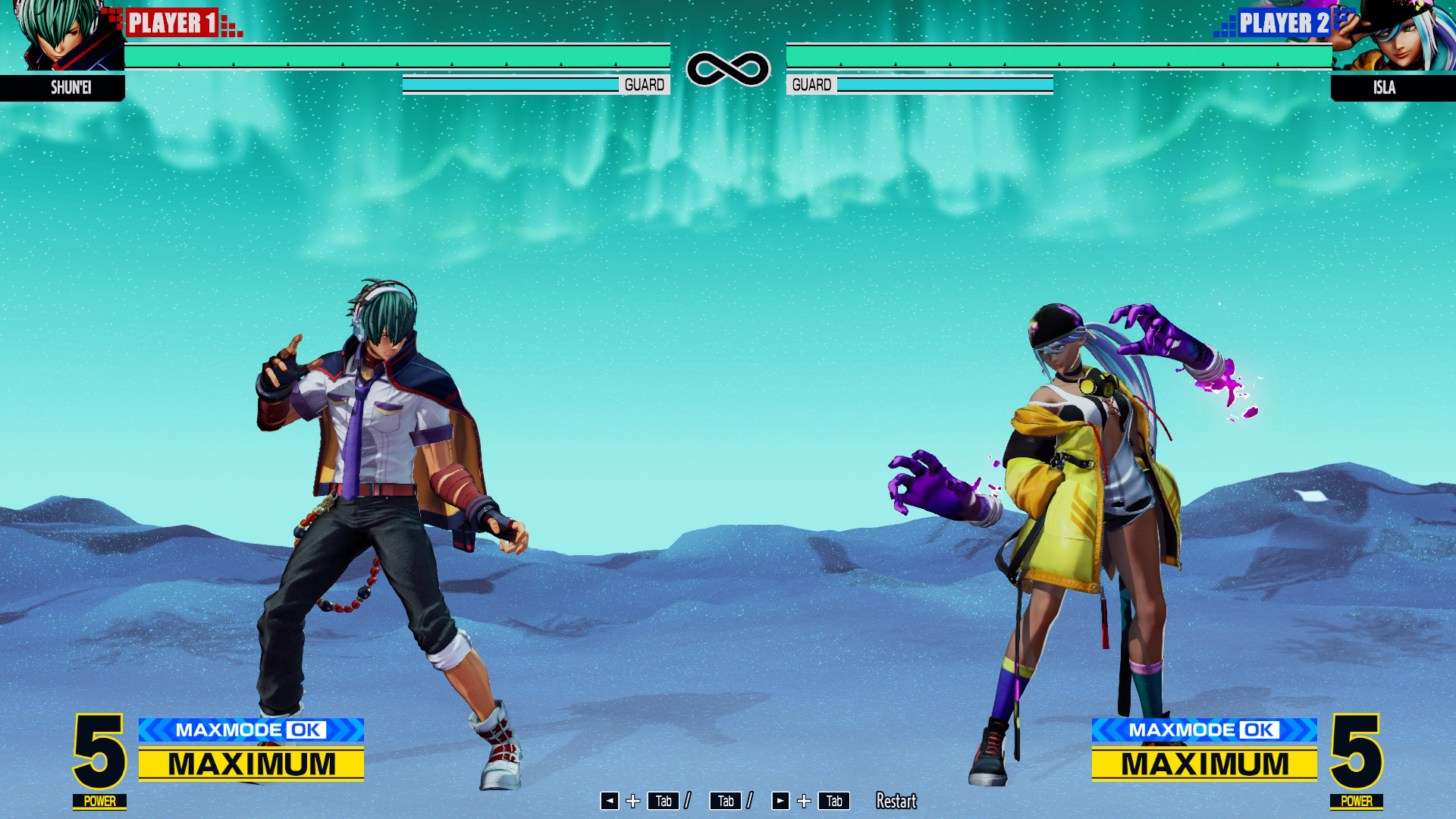
Task: Toggle the middle Tab key prompt
Action: [725, 801]
